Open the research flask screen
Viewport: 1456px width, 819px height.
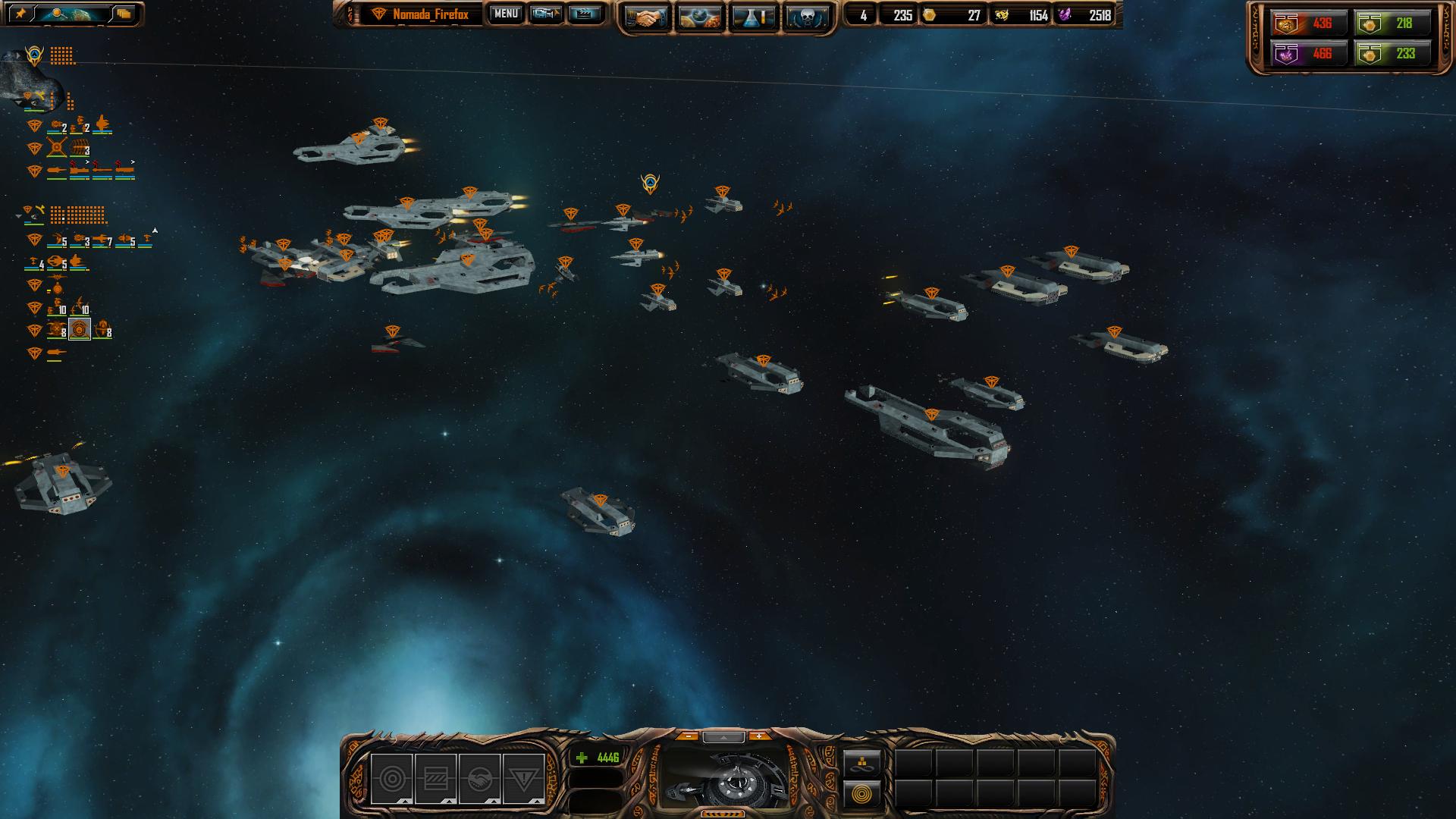pyautogui.click(x=754, y=17)
